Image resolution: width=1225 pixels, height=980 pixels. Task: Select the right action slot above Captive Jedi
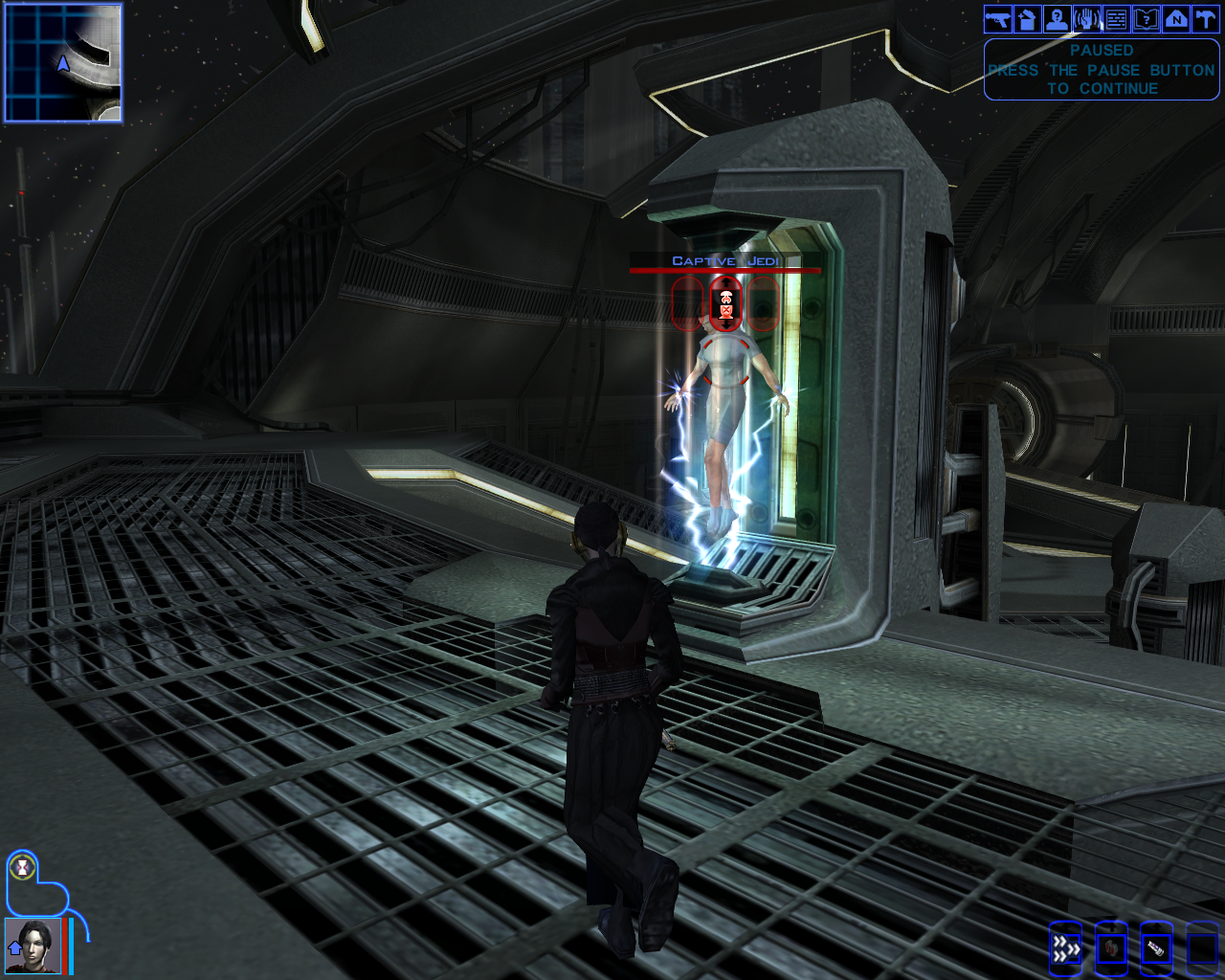point(764,304)
